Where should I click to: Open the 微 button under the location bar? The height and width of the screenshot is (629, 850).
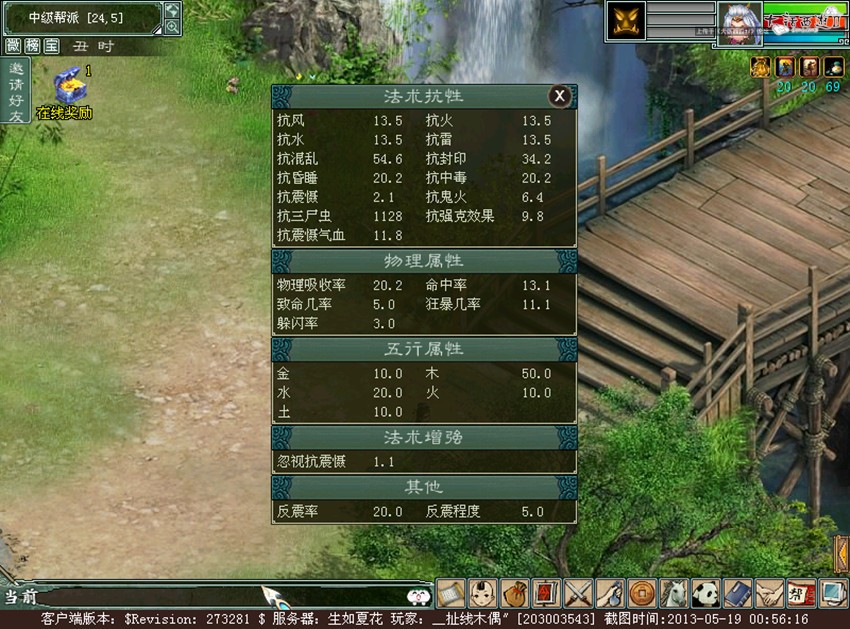tap(13, 46)
